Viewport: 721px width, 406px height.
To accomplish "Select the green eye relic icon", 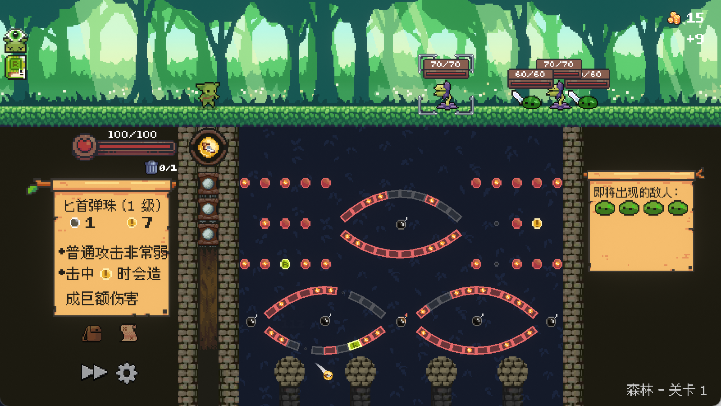I will 14,41.
